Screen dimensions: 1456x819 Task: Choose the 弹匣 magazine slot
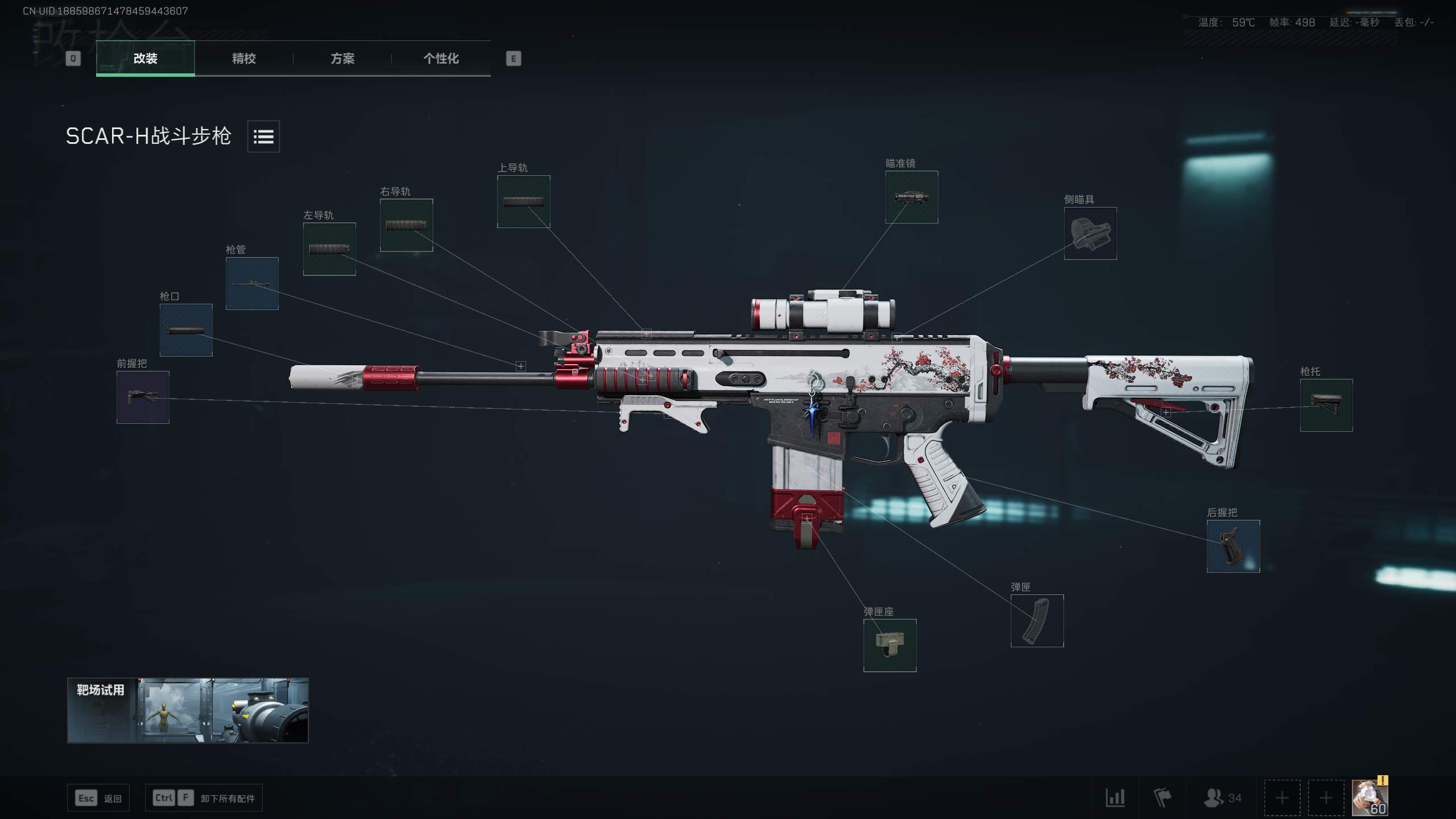point(1037,621)
